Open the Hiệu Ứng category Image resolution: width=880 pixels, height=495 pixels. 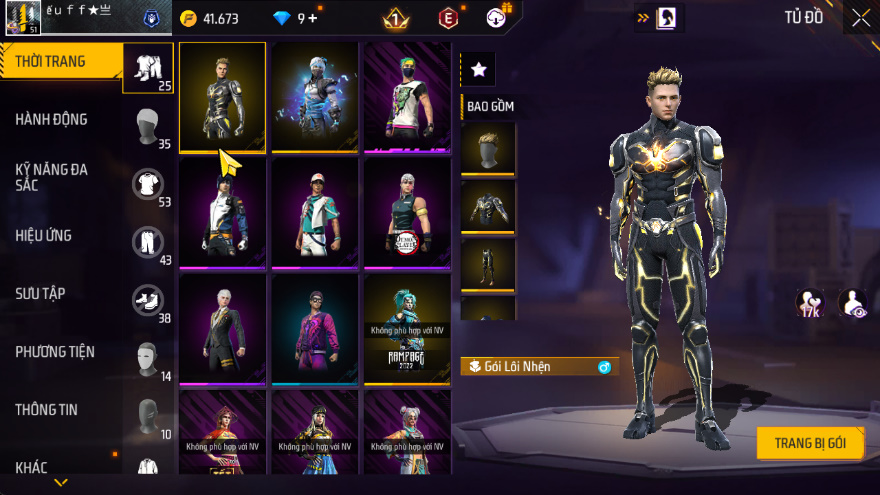point(44,236)
